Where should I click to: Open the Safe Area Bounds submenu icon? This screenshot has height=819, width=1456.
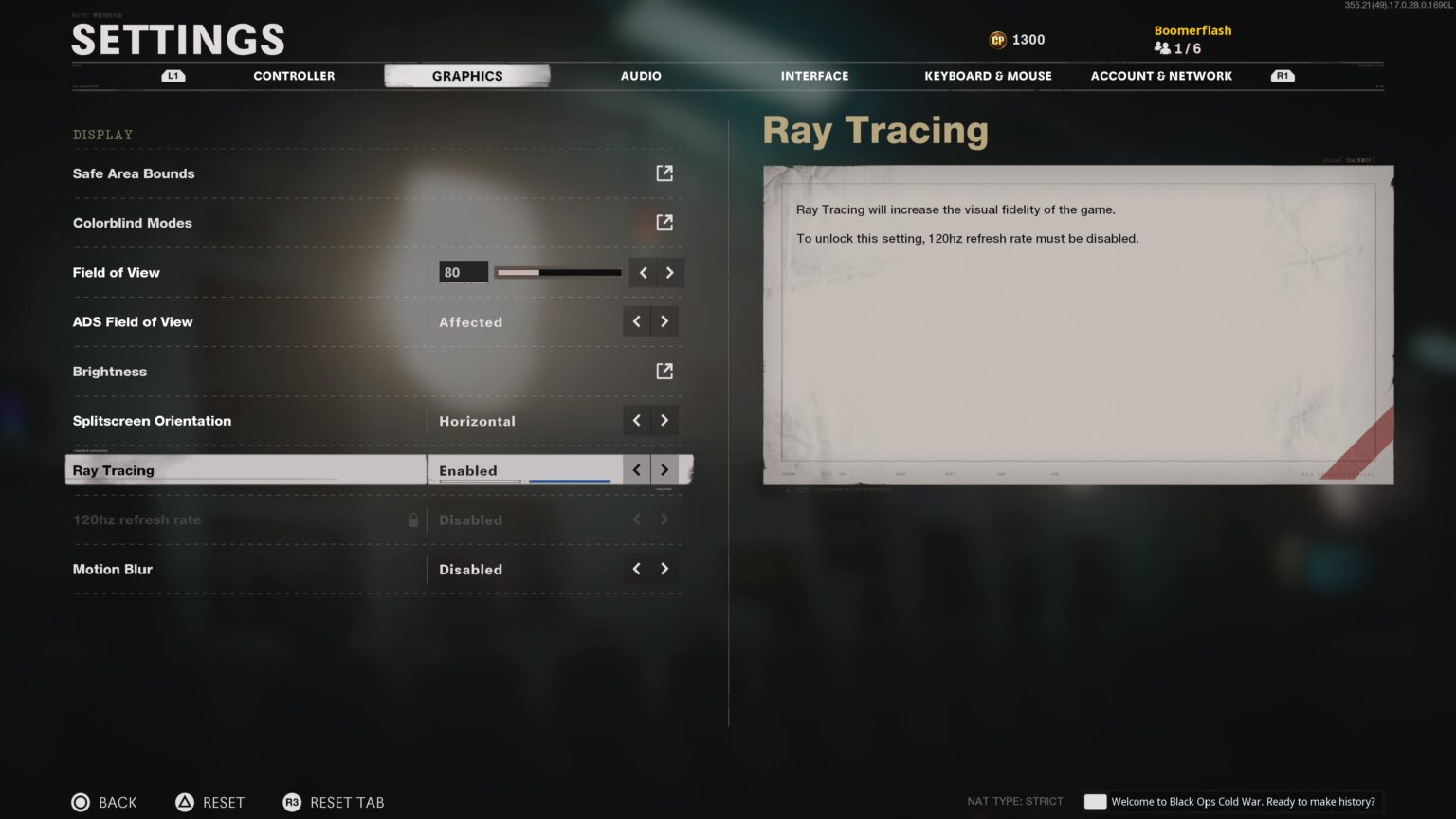coord(664,173)
